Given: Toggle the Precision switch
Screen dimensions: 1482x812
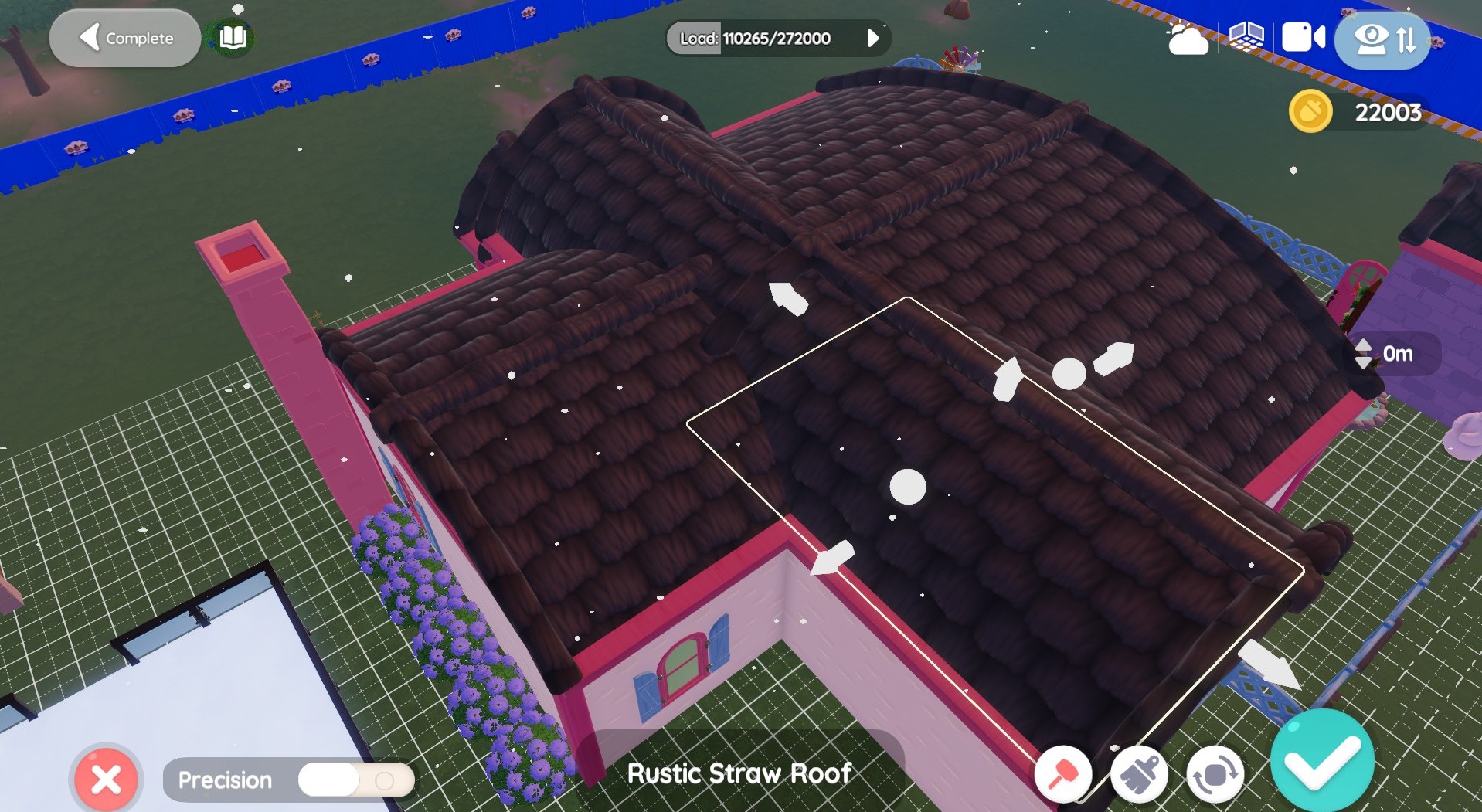Looking at the screenshot, I should pos(356,780).
